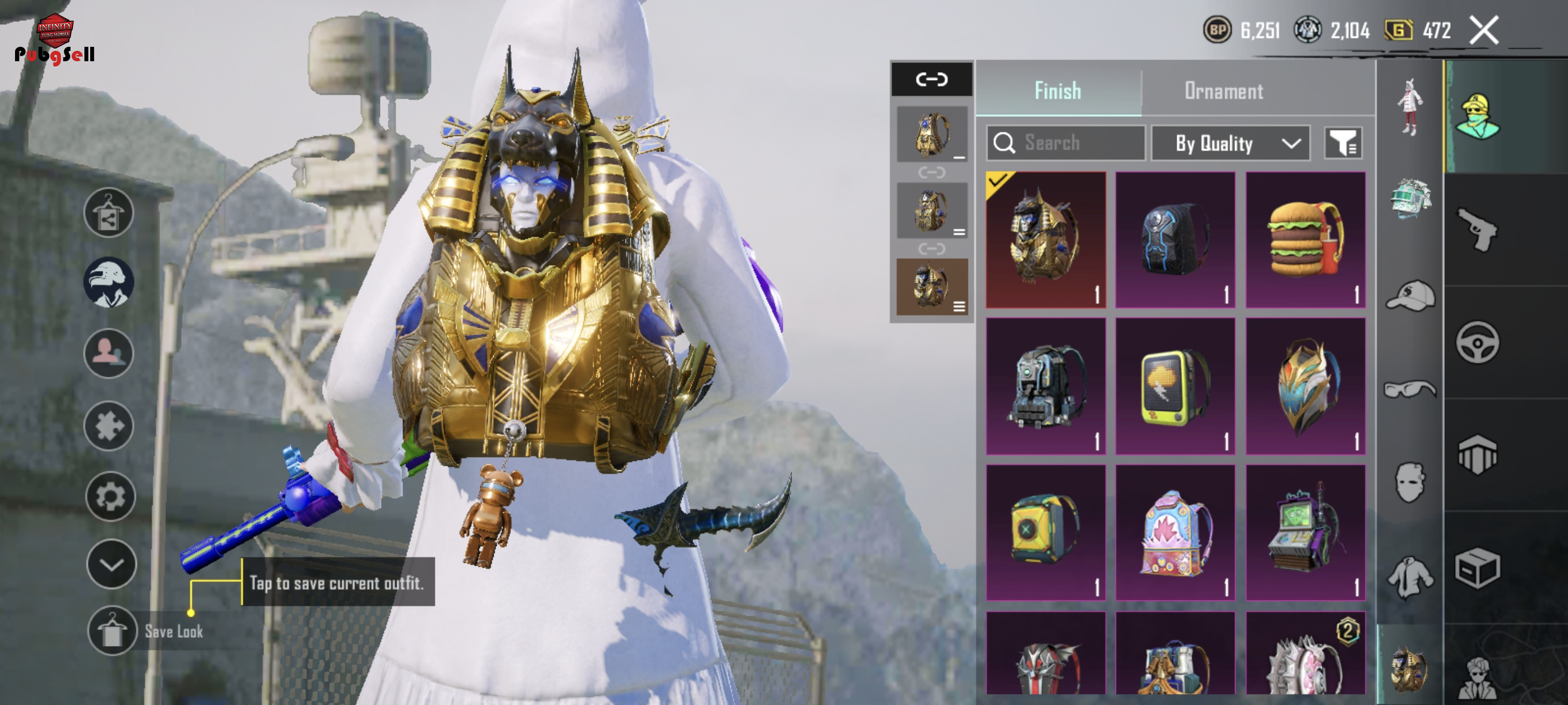The width and height of the screenshot is (1568, 705).
Task: Select the golden pharaoh backpack skin
Action: [x=1045, y=240]
